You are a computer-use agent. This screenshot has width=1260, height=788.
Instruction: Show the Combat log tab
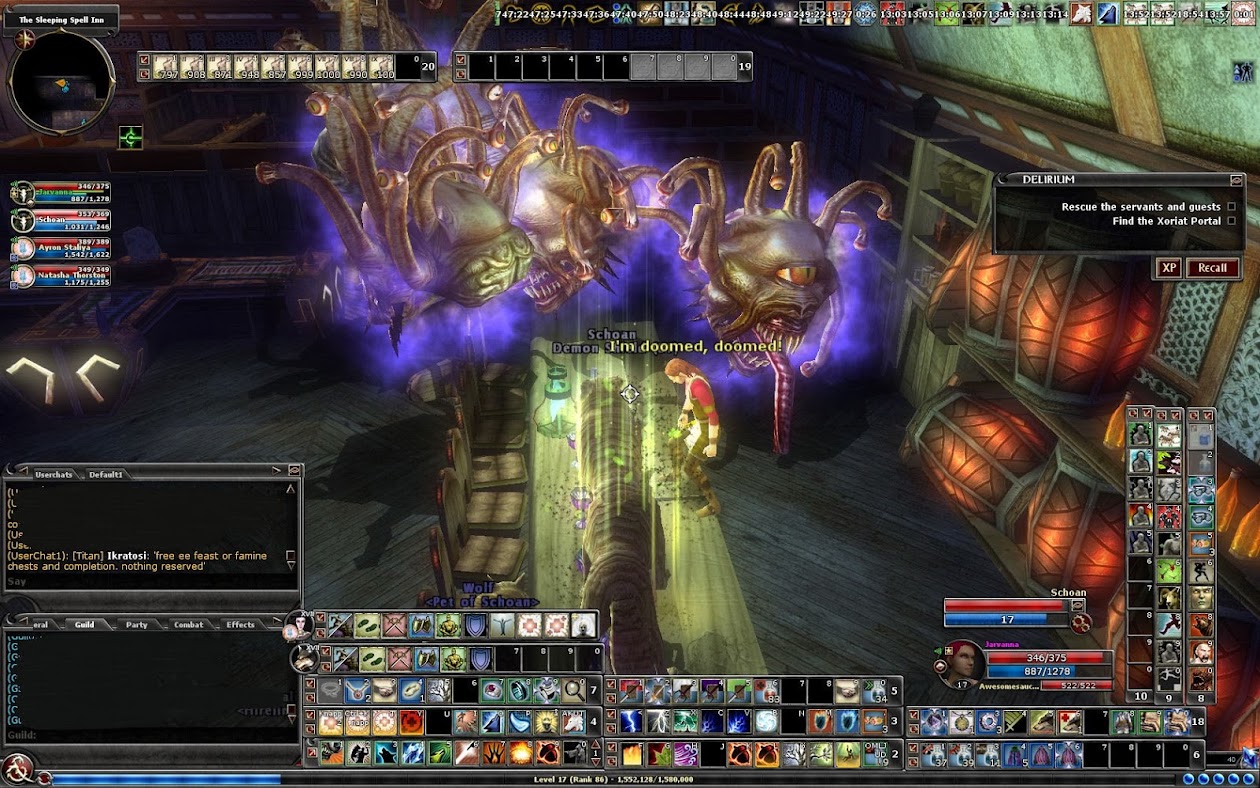189,625
